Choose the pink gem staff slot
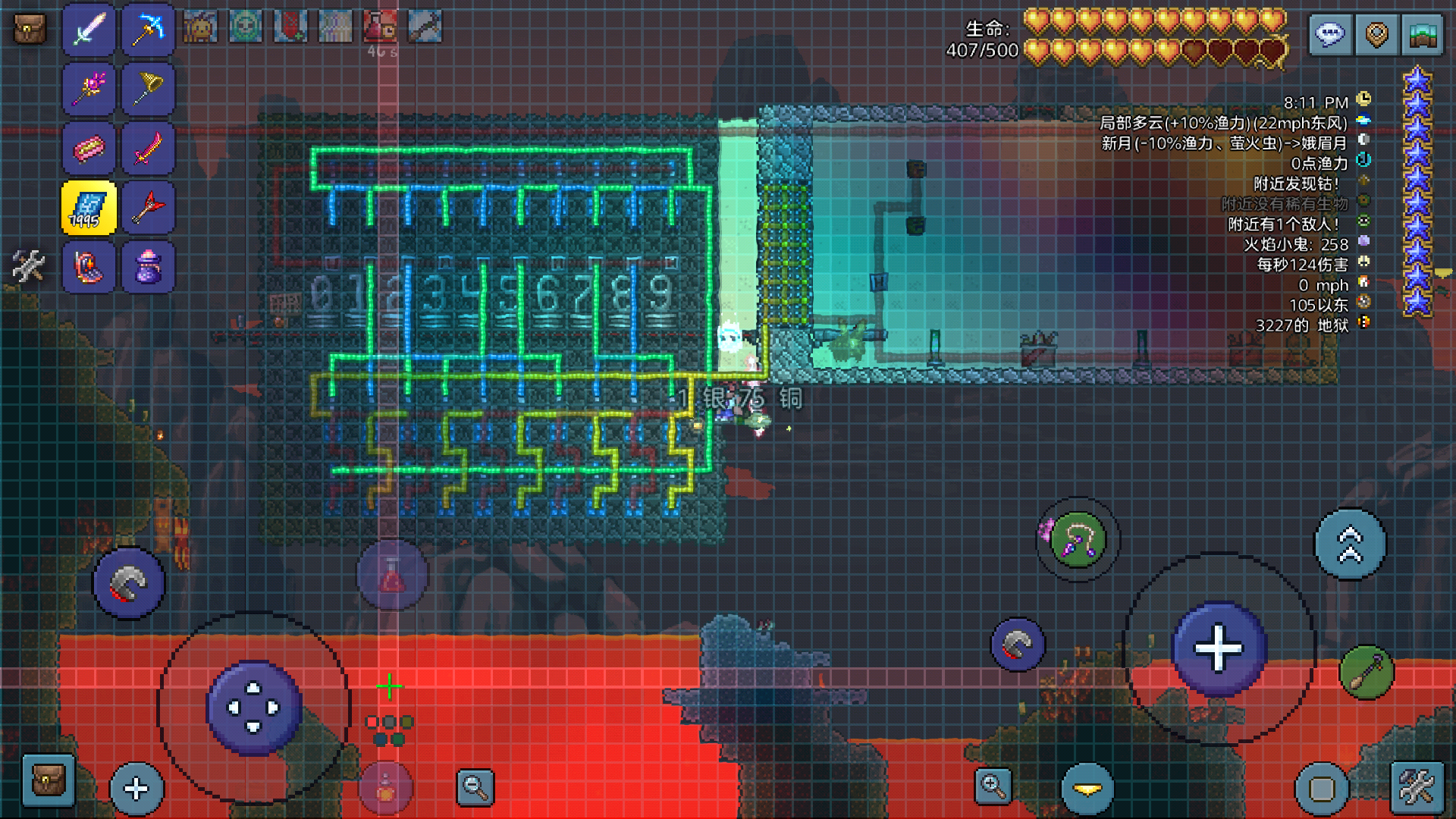 point(89,89)
